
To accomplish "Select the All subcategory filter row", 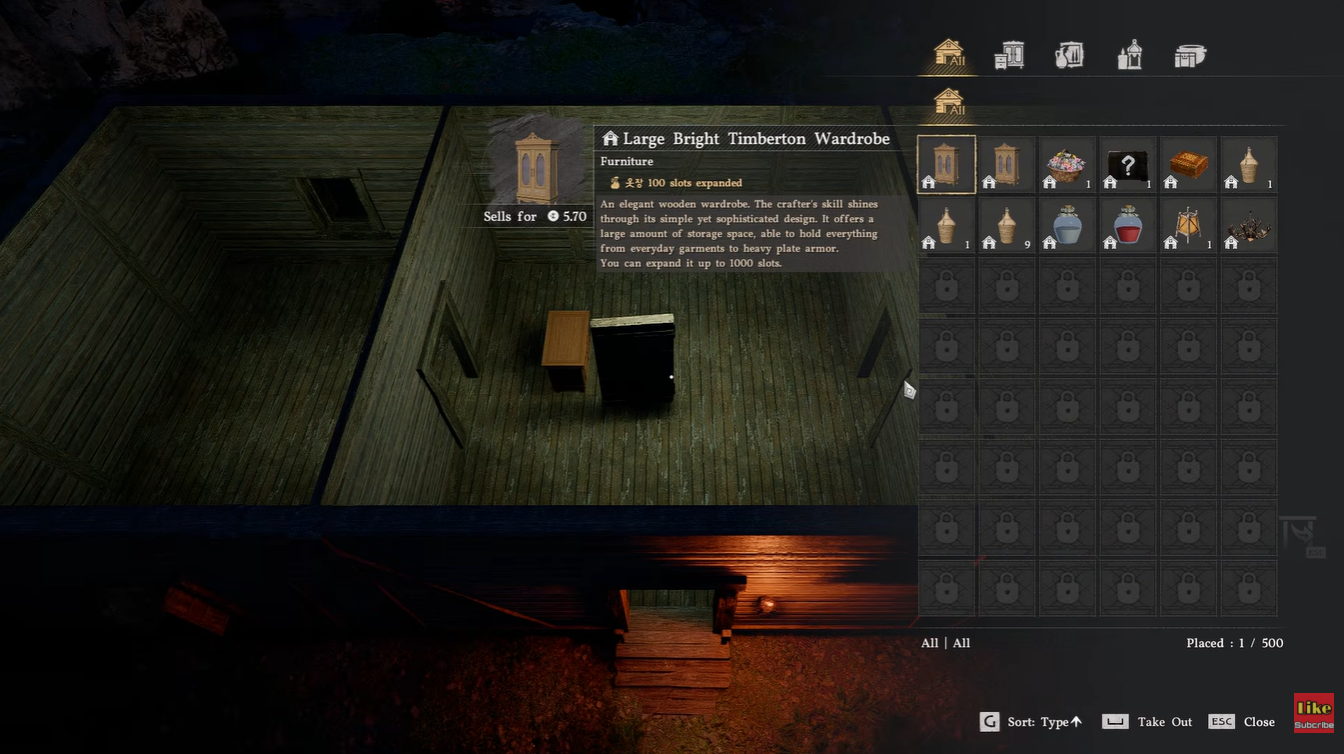I will tap(946, 102).
